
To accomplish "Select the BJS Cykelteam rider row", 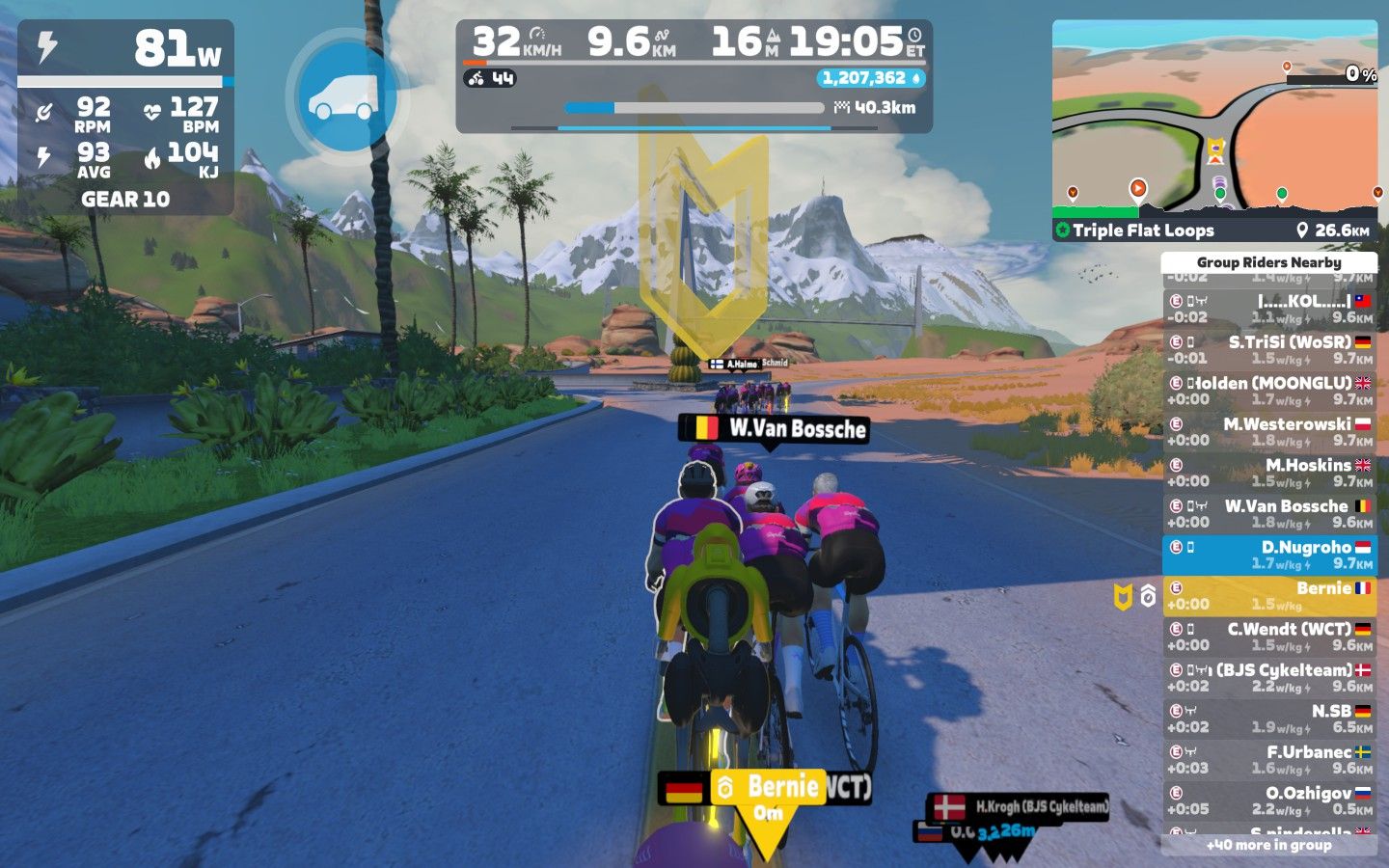I will 1269,678.
